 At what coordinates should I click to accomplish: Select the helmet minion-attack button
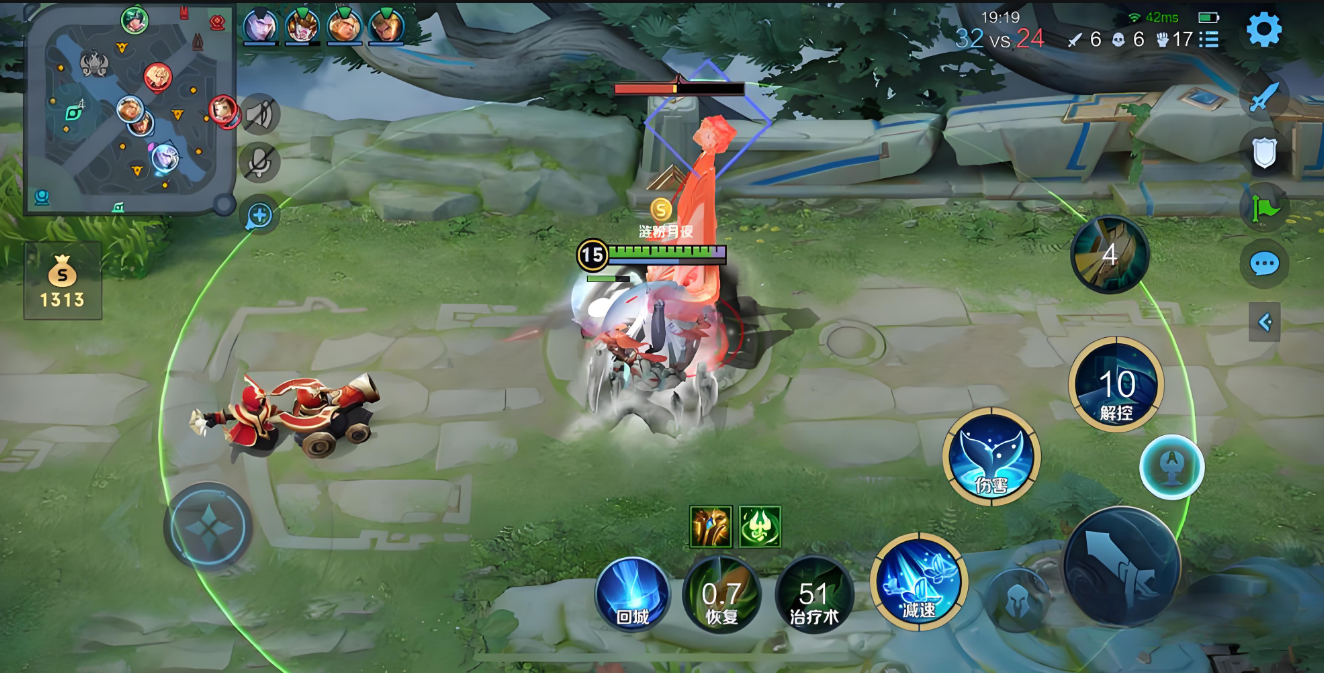coord(1017,600)
